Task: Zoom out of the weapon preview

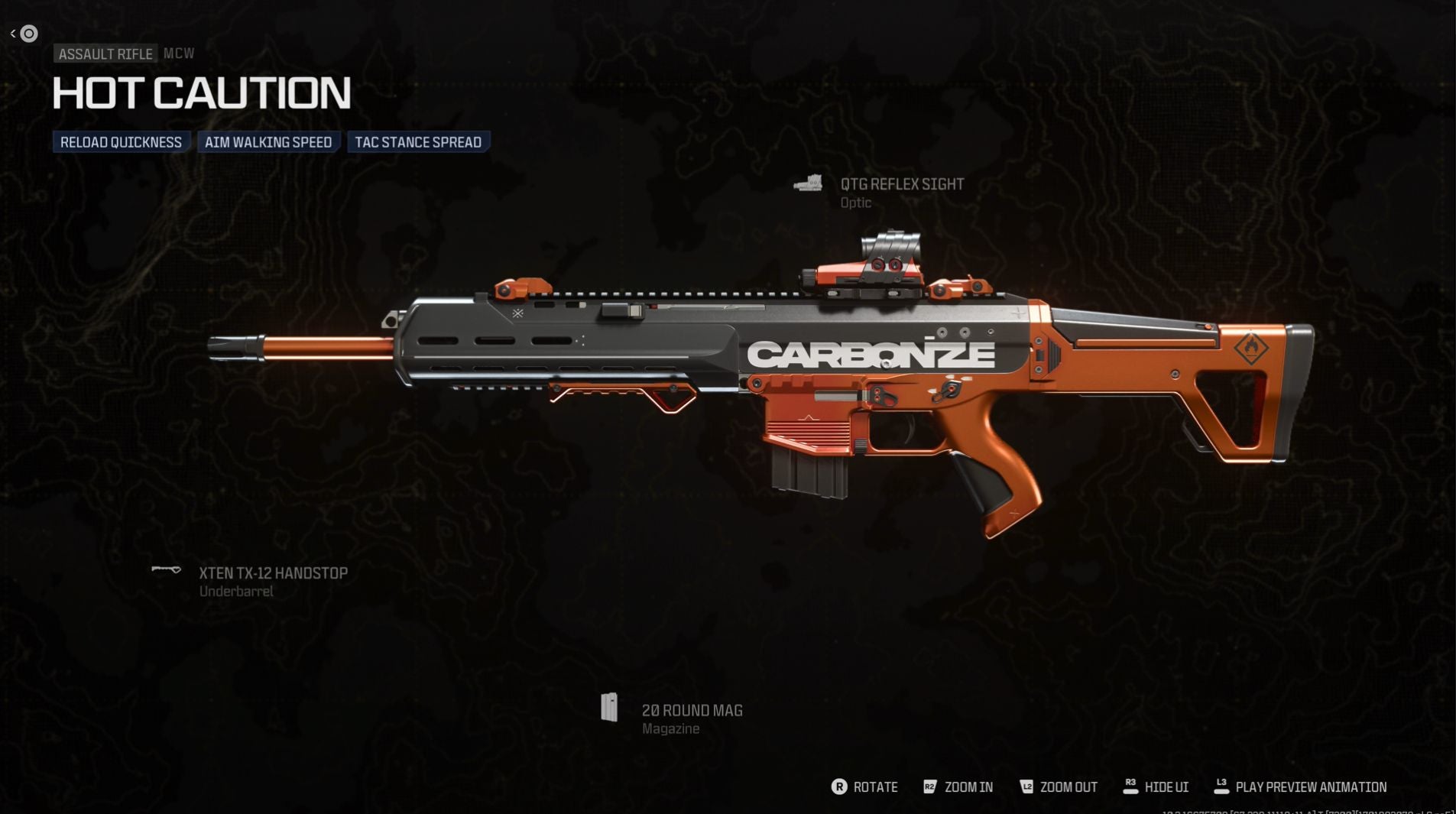Action: (1059, 787)
